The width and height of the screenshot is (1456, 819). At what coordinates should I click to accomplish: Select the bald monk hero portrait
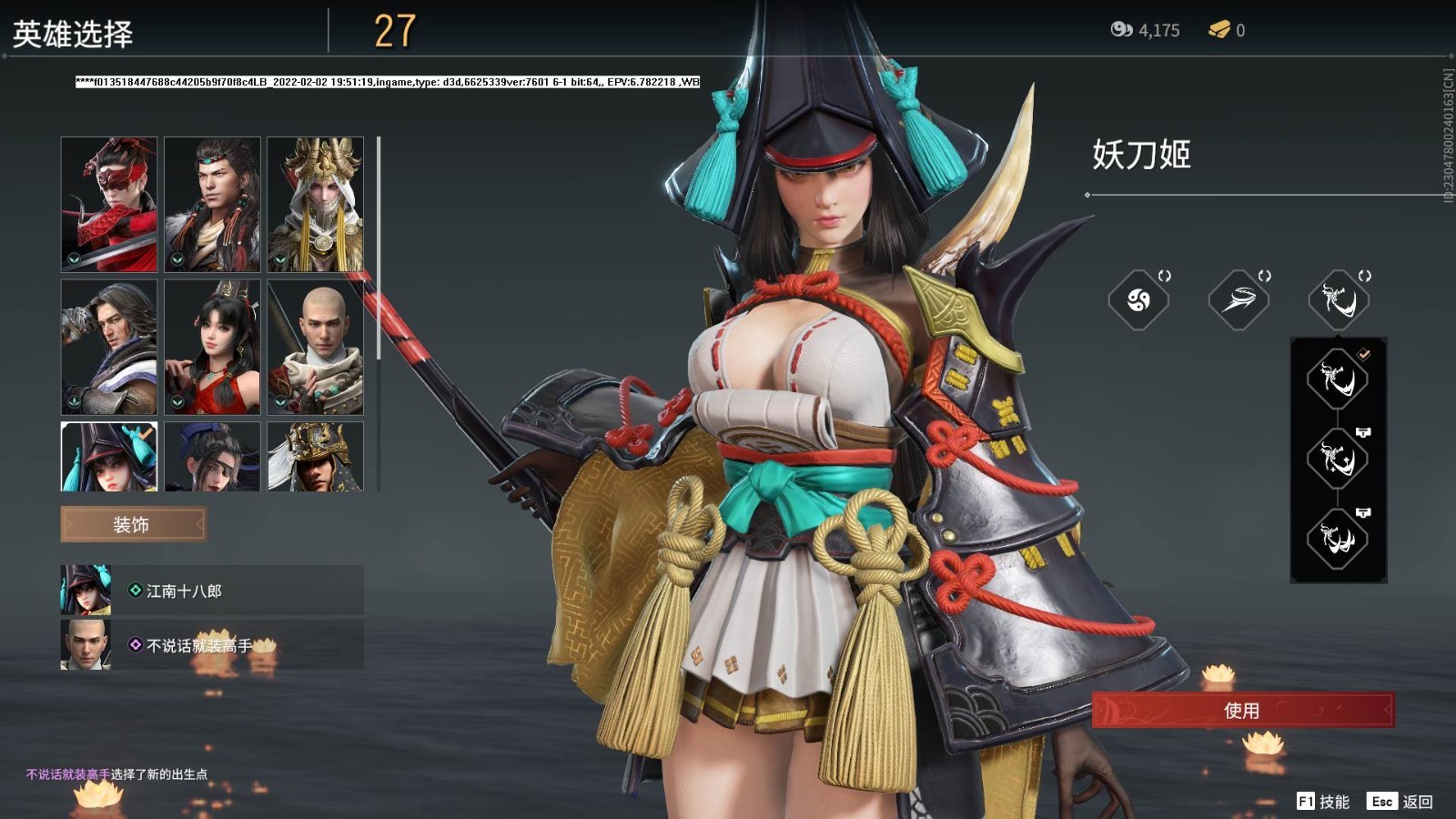[315, 347]
